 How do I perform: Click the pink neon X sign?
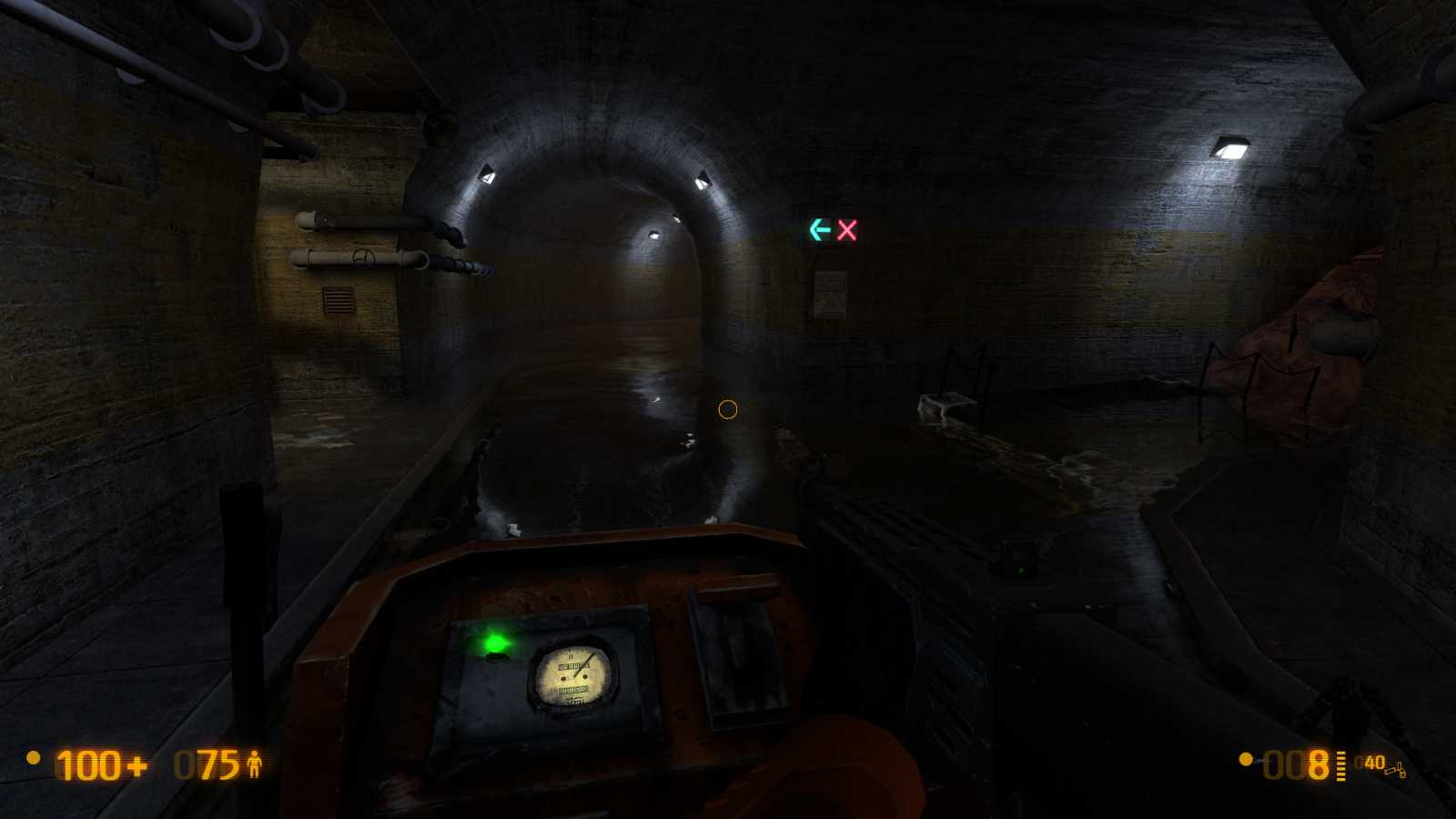847,232
